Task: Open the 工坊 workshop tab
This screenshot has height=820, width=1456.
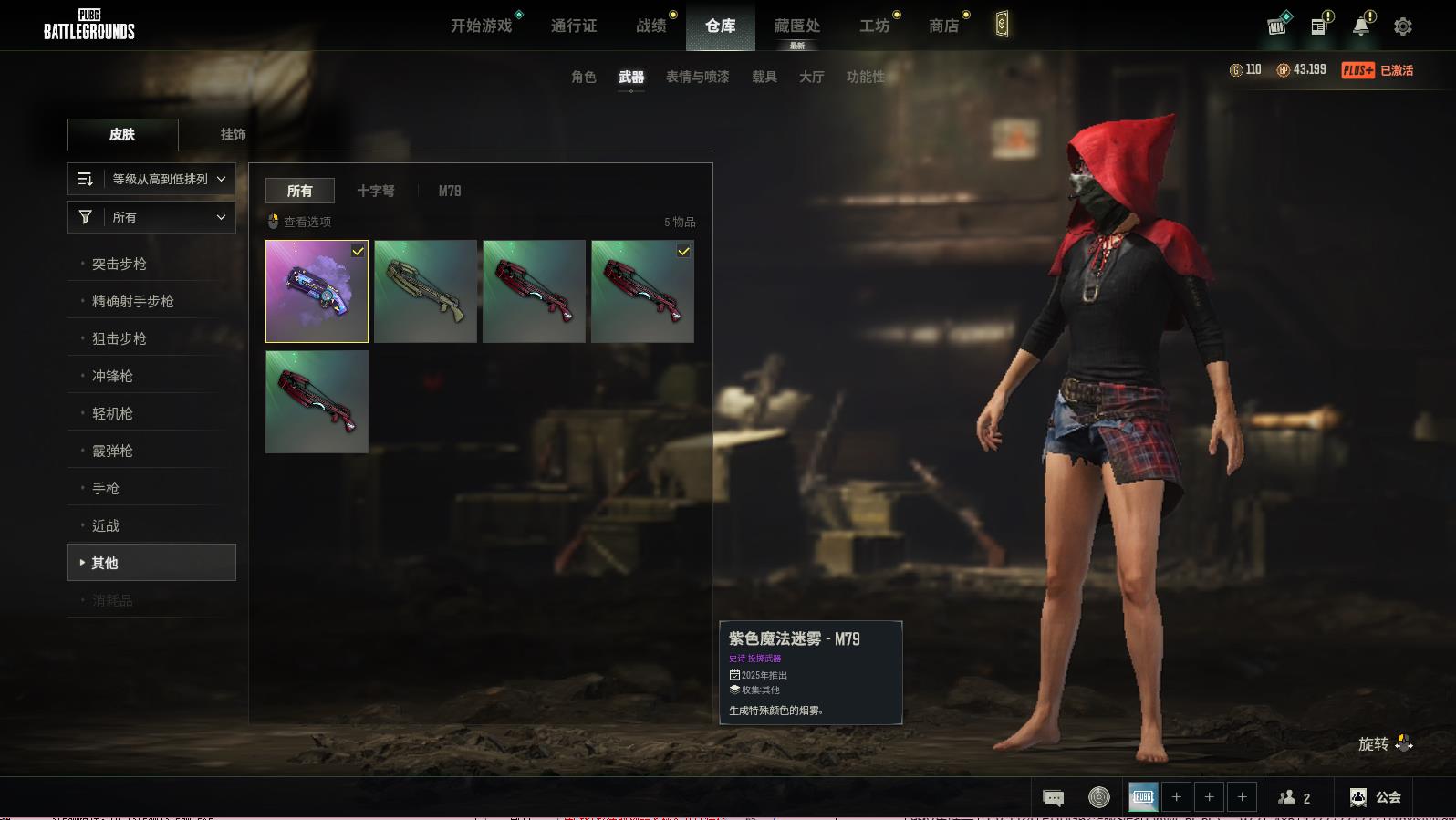Action: 874,26
